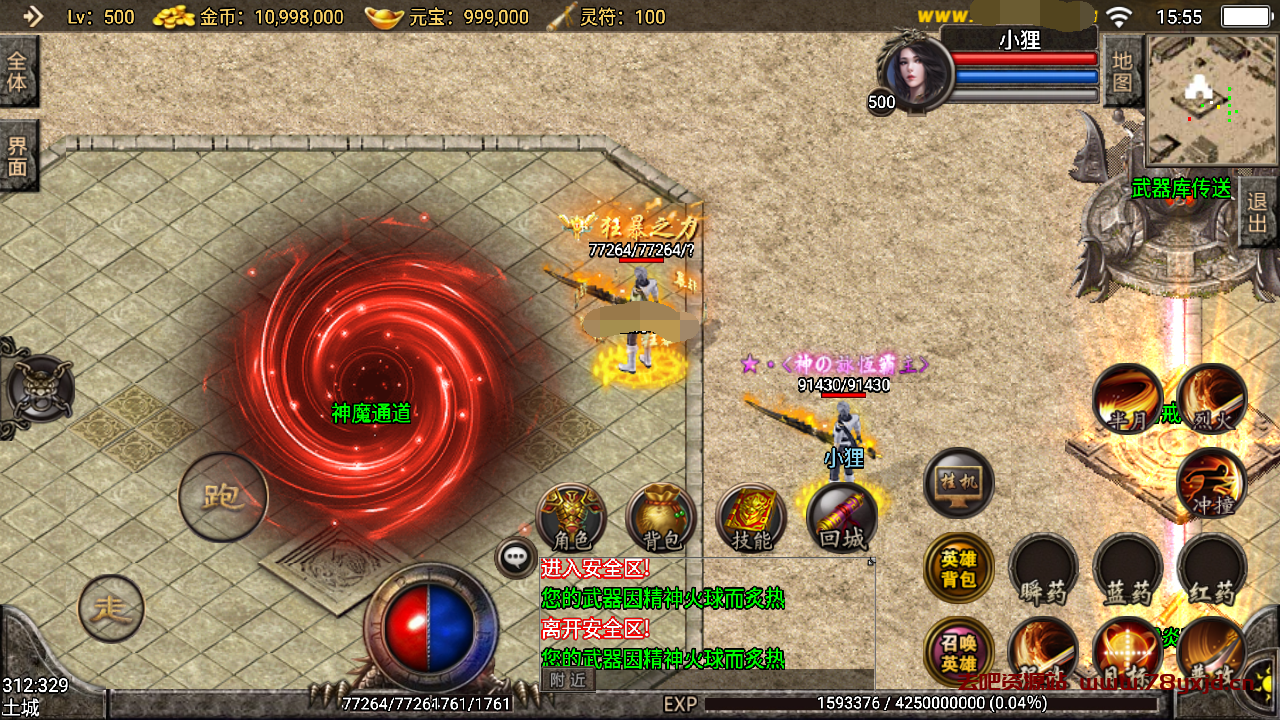This screenshot has width=1280, height=720.
Task: Tap the 召唤英雄 summon hero button
Action: 958,651
